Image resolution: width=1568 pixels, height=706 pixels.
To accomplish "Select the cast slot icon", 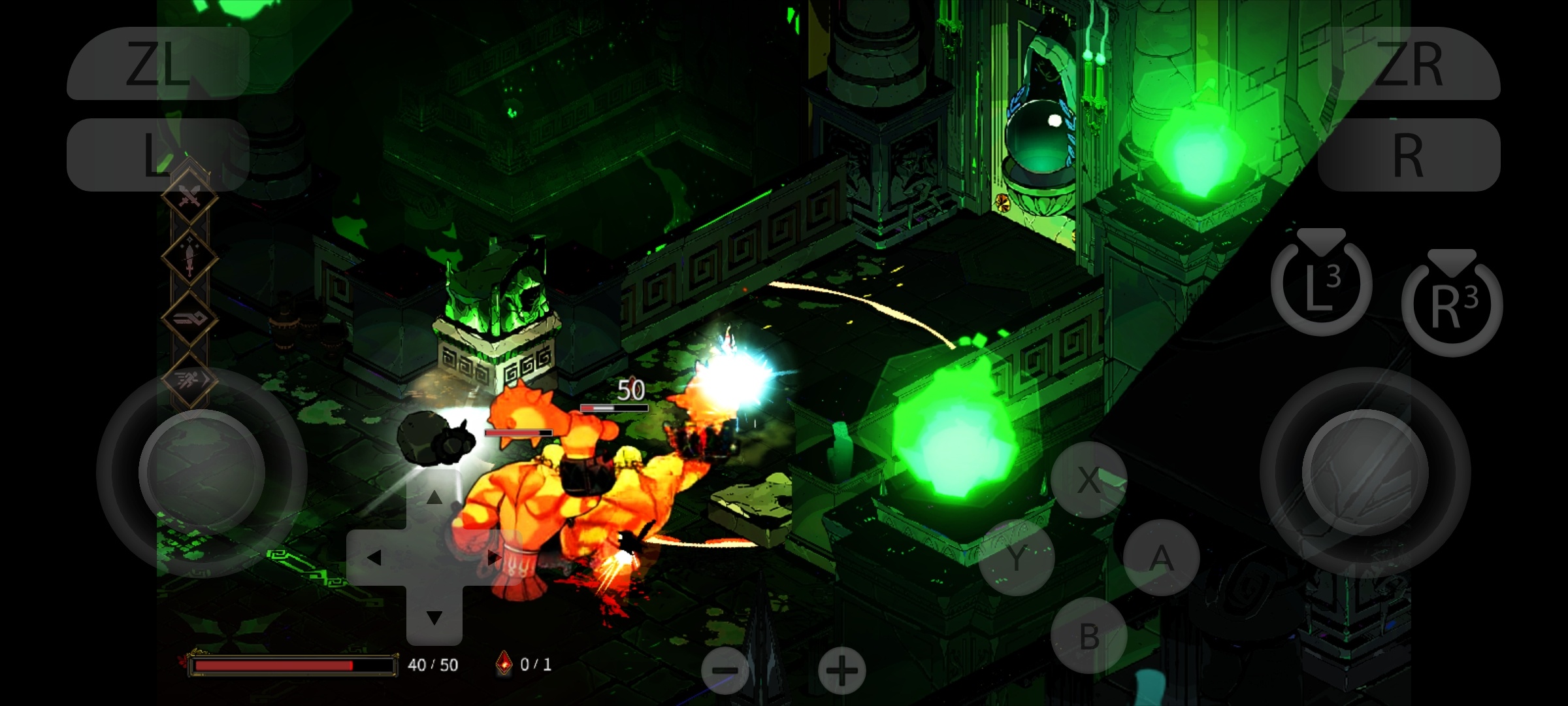I will (x=189, y=319).
